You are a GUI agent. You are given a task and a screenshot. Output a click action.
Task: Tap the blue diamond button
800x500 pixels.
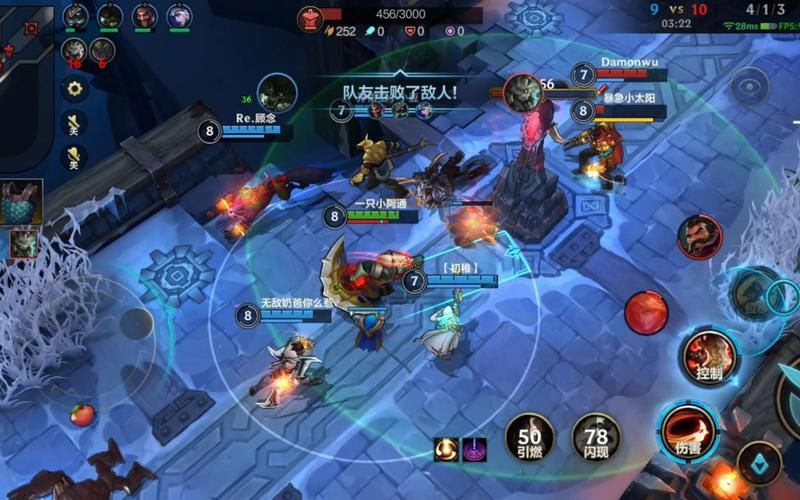point(759,462)
